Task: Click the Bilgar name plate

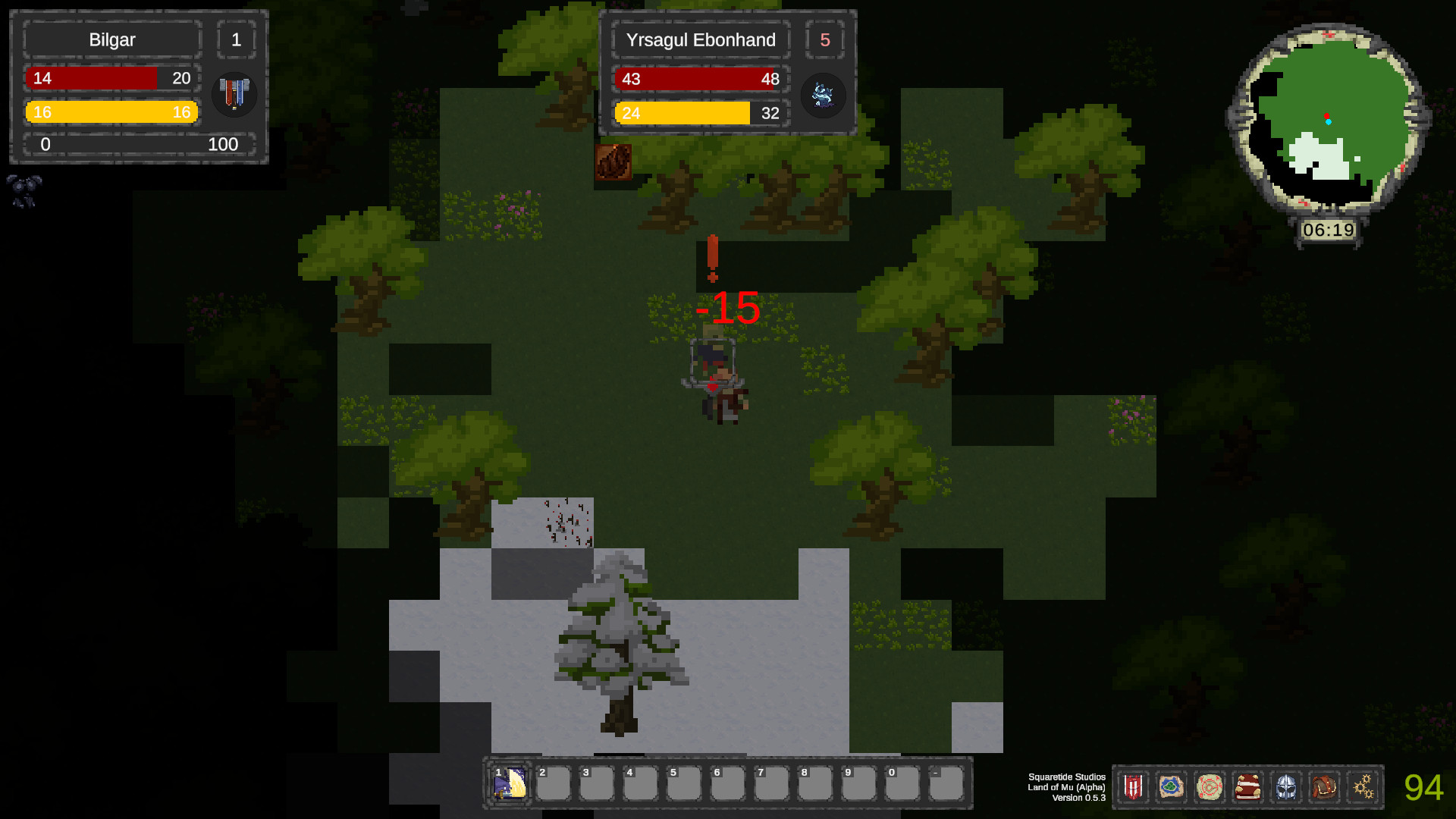Action: click(x=111, y=39)
